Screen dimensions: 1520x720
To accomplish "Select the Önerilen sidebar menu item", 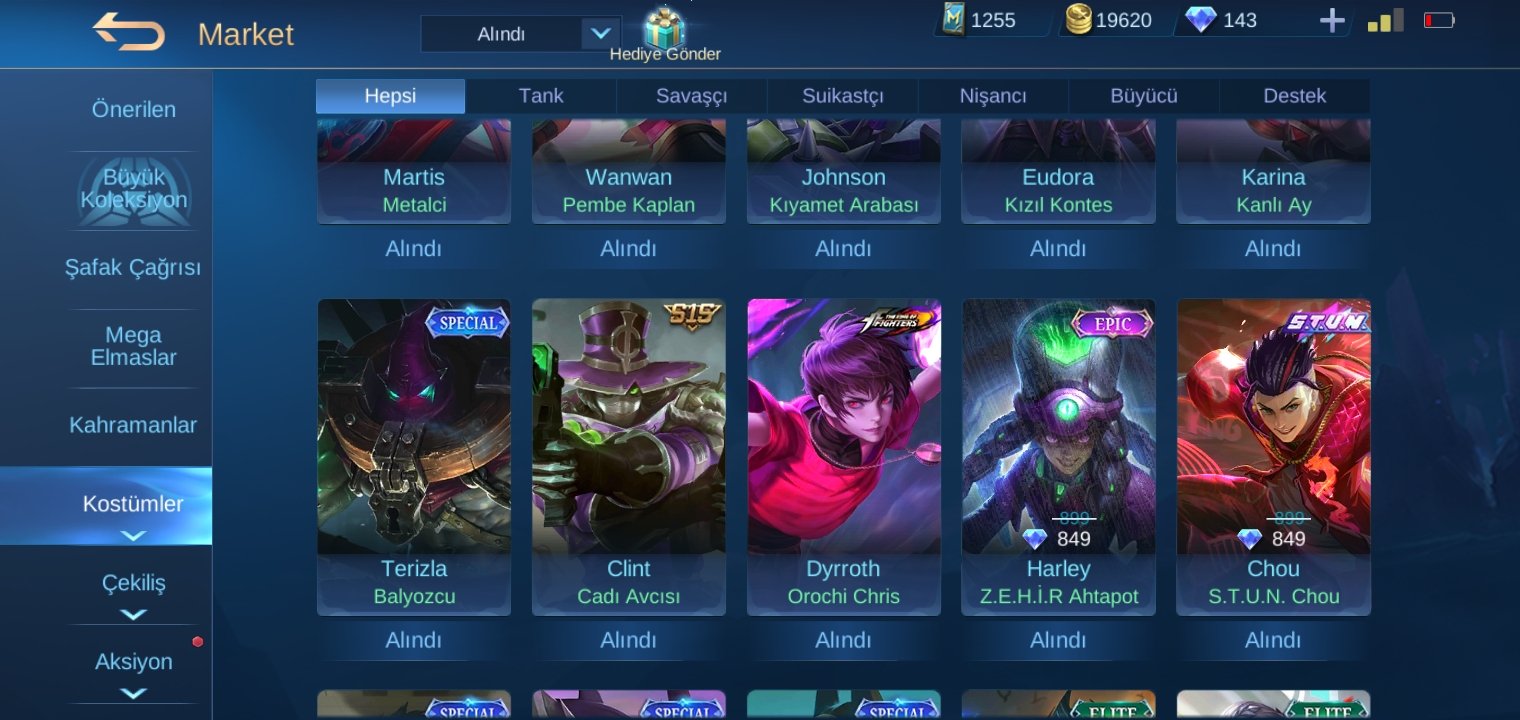I will pos(133,109).
